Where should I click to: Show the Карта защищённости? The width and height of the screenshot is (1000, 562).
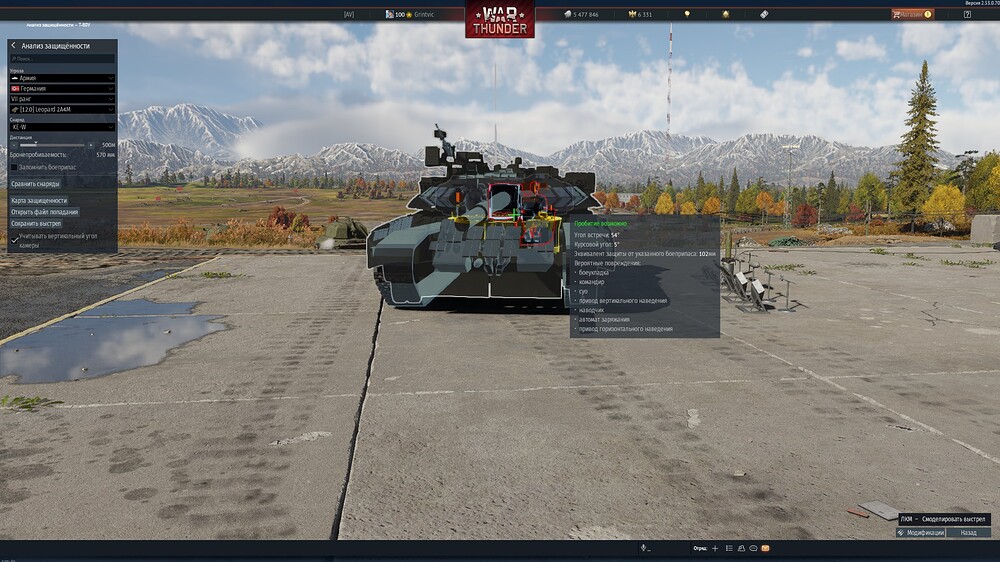[39, 201]
